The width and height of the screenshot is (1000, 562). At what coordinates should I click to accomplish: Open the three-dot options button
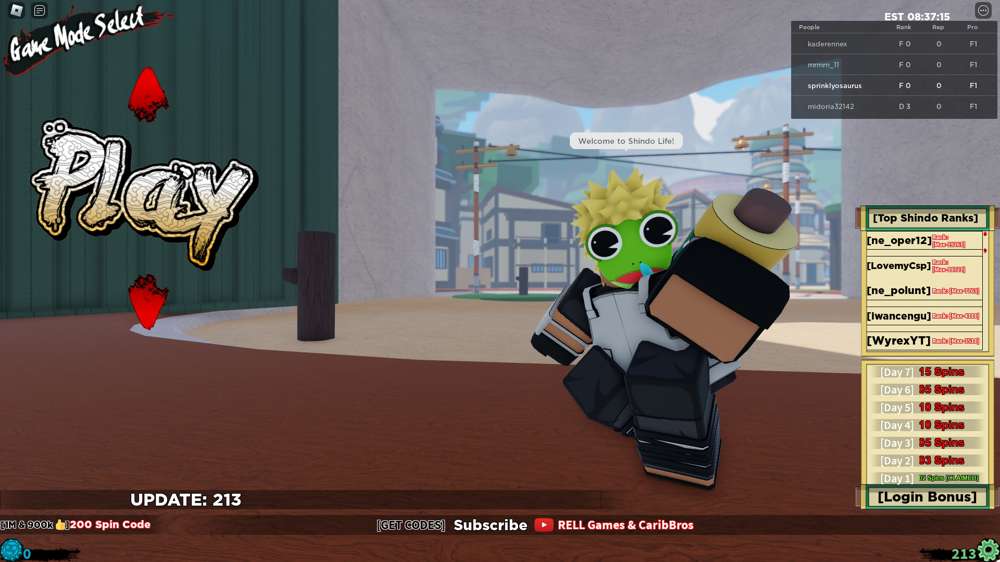(982, 11)
